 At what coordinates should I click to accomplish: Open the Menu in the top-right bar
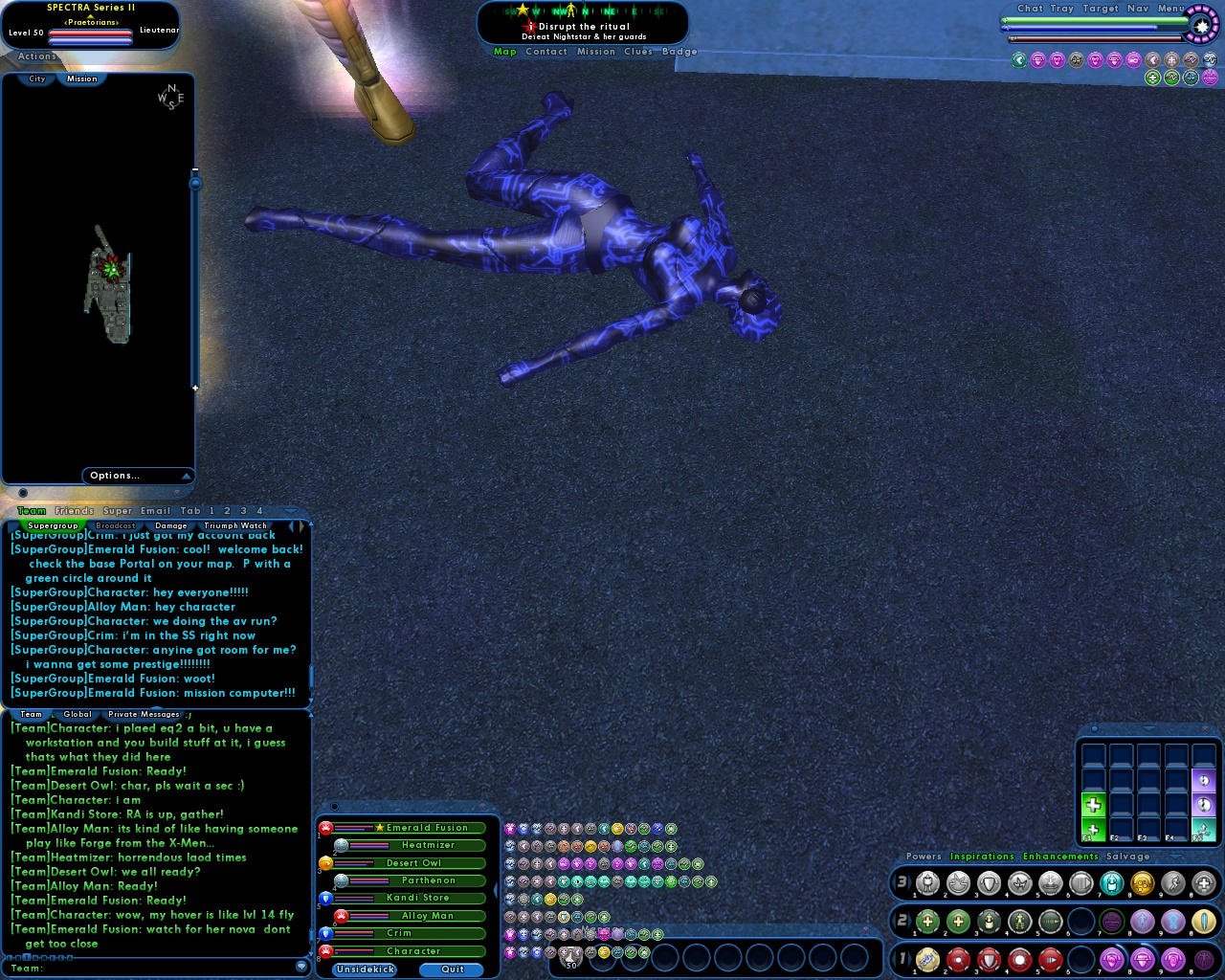click(1171, 8)
